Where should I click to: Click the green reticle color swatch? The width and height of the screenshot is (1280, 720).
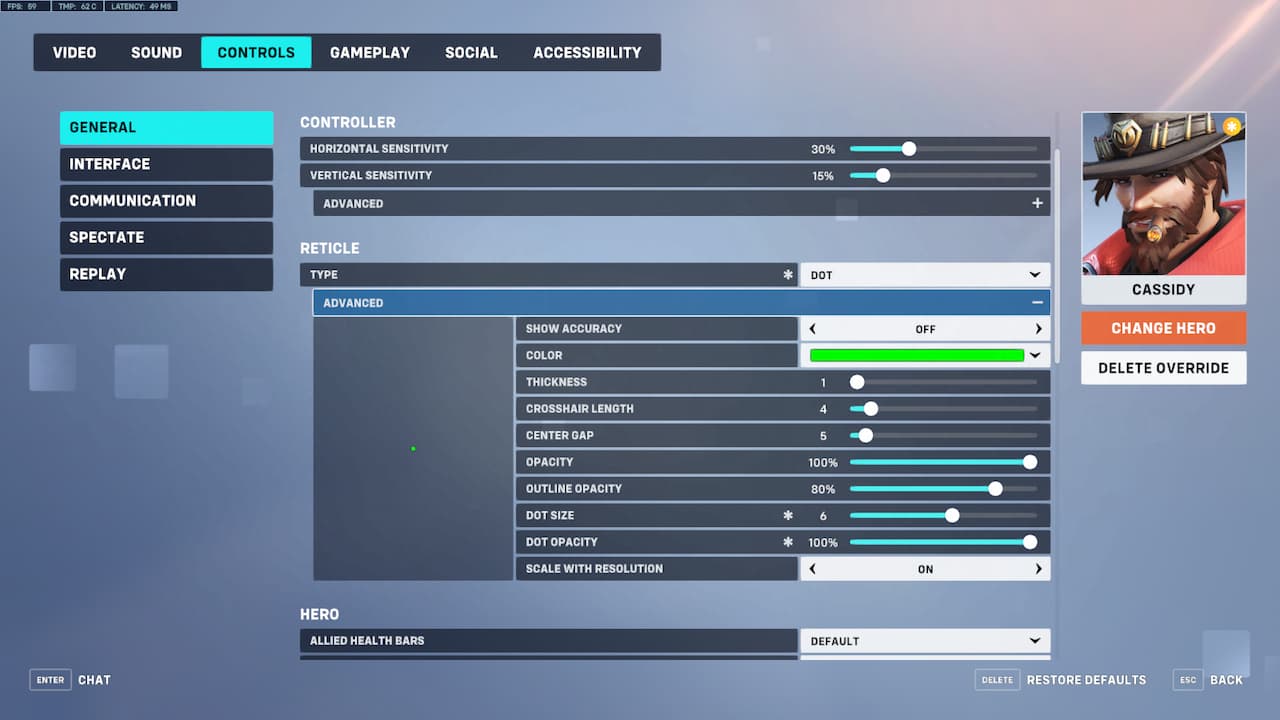tap(916, 355)
